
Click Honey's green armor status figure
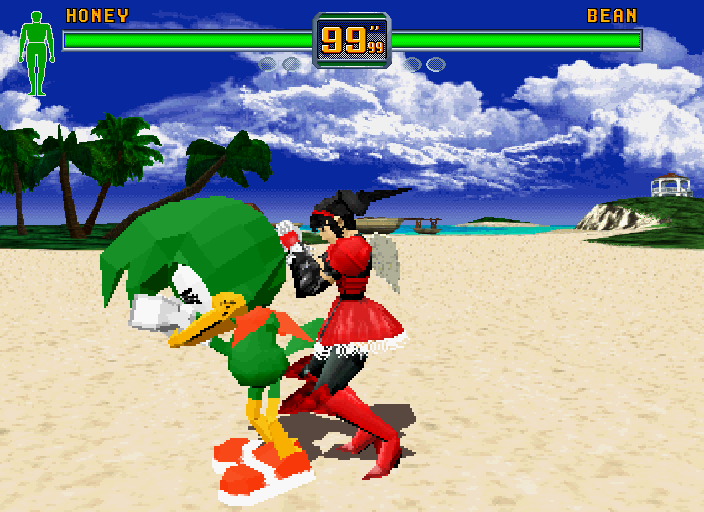[x=37, y=53]
